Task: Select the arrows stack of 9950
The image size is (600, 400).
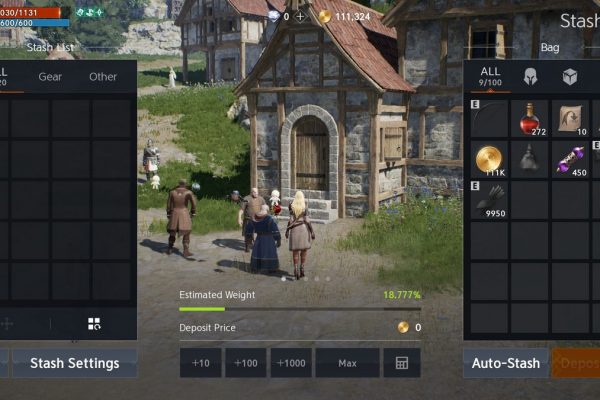Action: [x=490, y=200]
